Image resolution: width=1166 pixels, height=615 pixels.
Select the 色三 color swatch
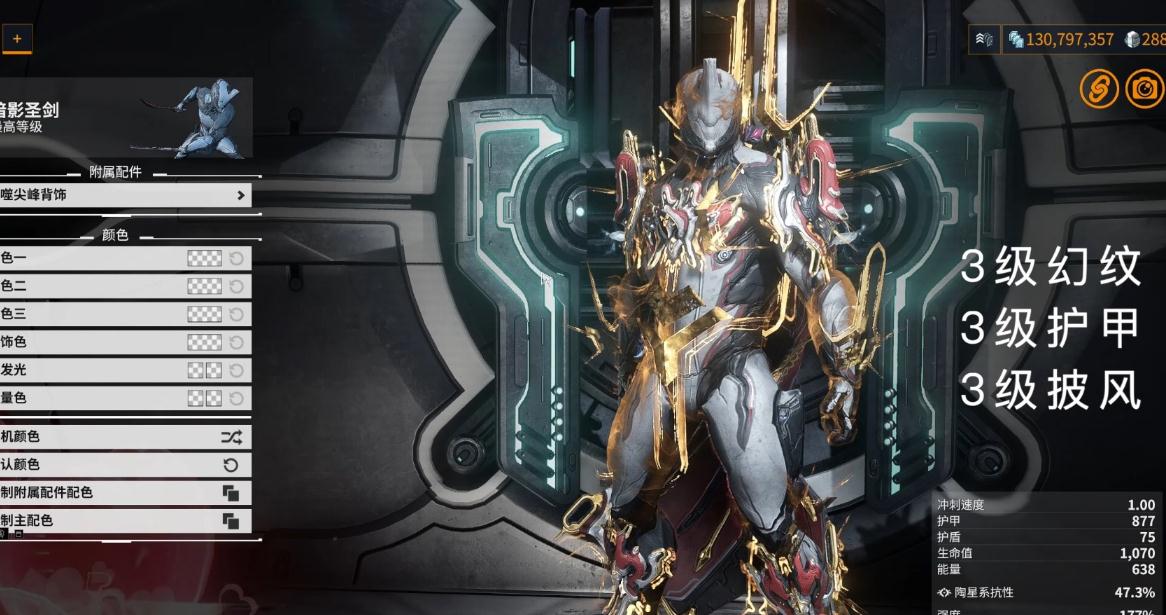(204, 314)
